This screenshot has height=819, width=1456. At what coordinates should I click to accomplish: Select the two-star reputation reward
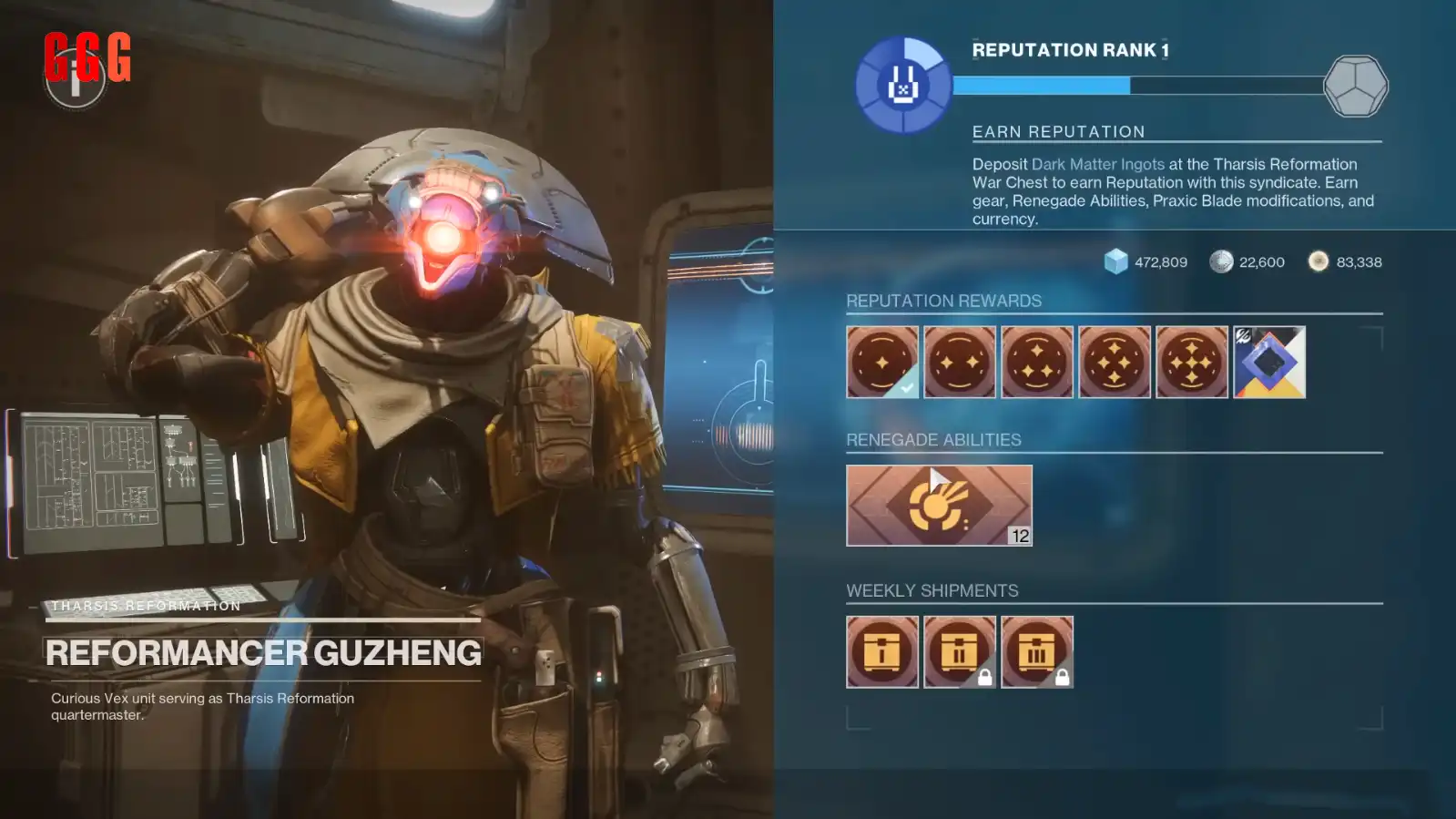click(x=959, y=362)
